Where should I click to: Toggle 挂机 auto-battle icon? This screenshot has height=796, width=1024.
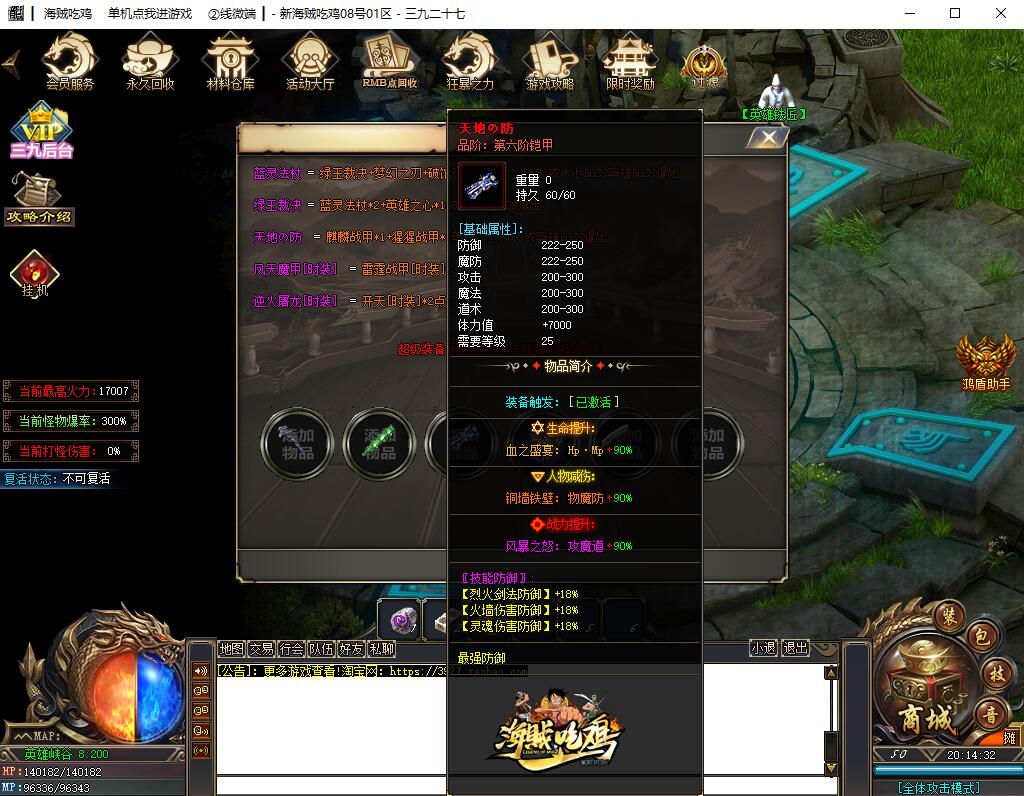[x=35, y=274]
